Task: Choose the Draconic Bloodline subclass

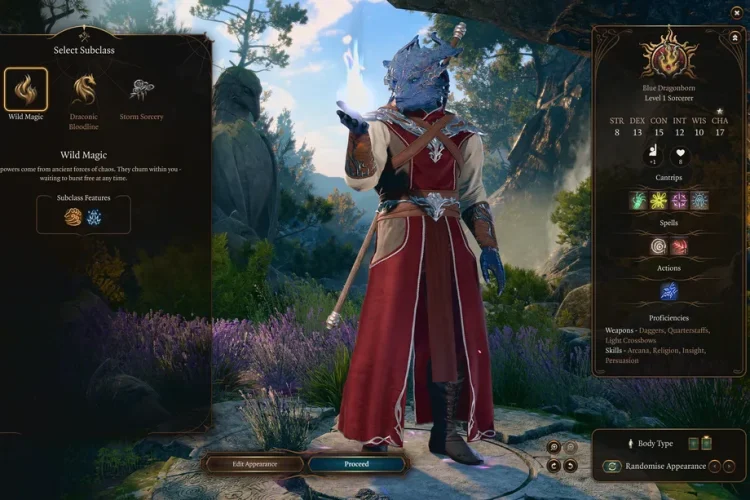Action: 84,90
